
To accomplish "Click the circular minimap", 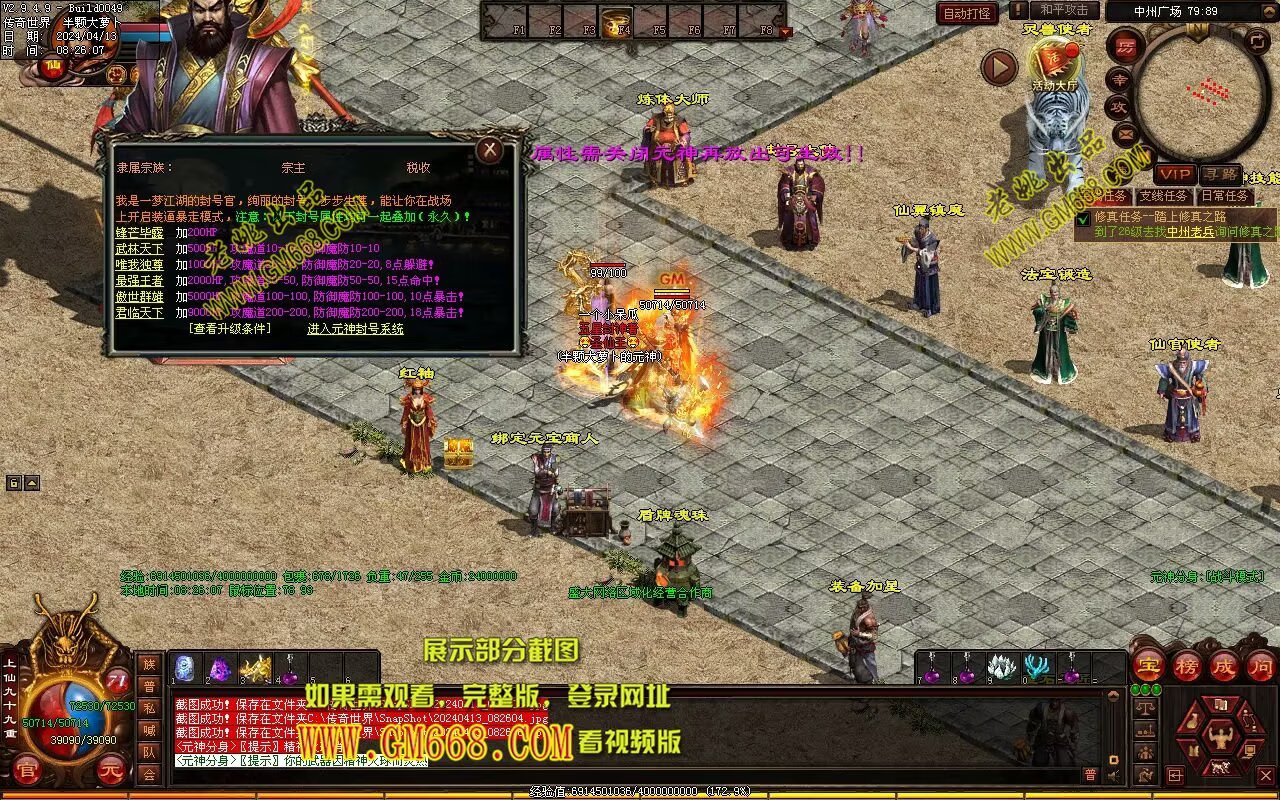I will pyautogui.click(x=1196, y=88).
